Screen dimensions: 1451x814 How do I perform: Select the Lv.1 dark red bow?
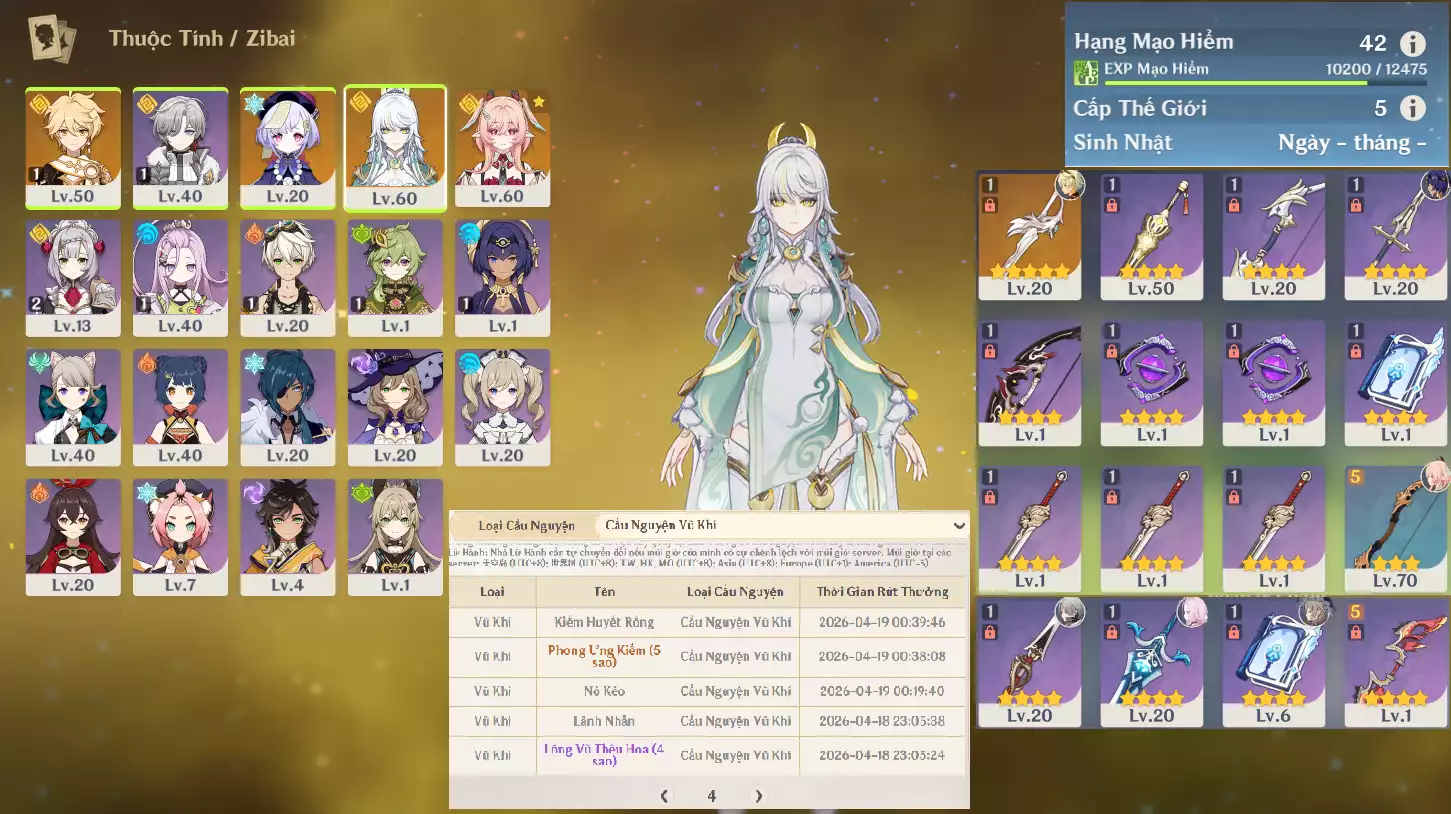1030,382
